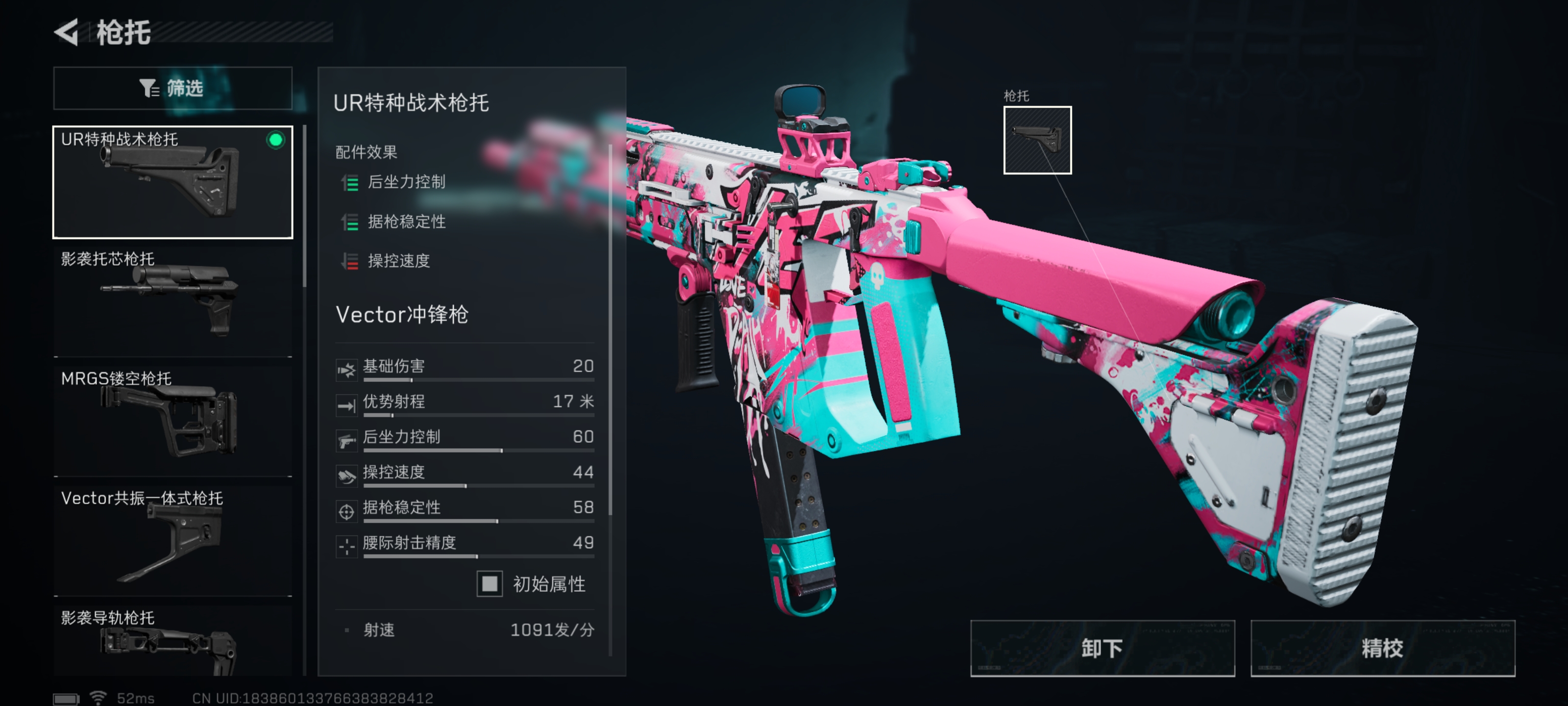Click the 腰际射击精度 hipfire accuracy icon

tap(346, 542)
